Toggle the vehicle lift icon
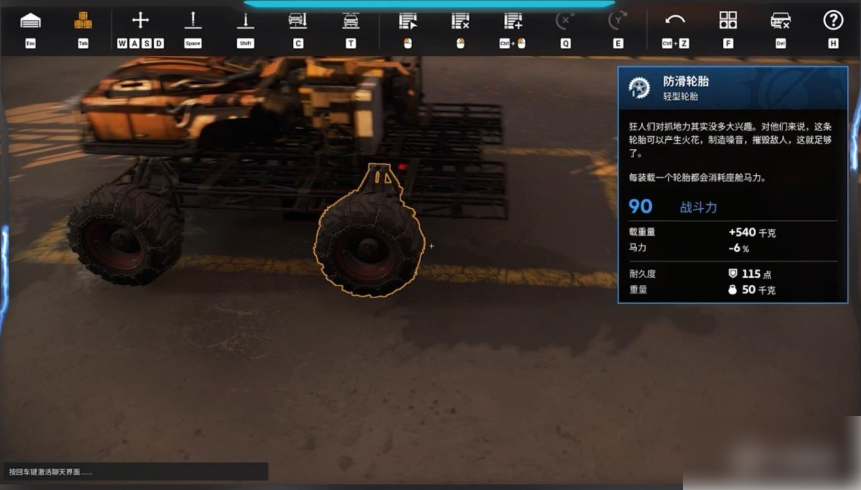Viewport: 861px width, 490px height. (x=297, y=21)
